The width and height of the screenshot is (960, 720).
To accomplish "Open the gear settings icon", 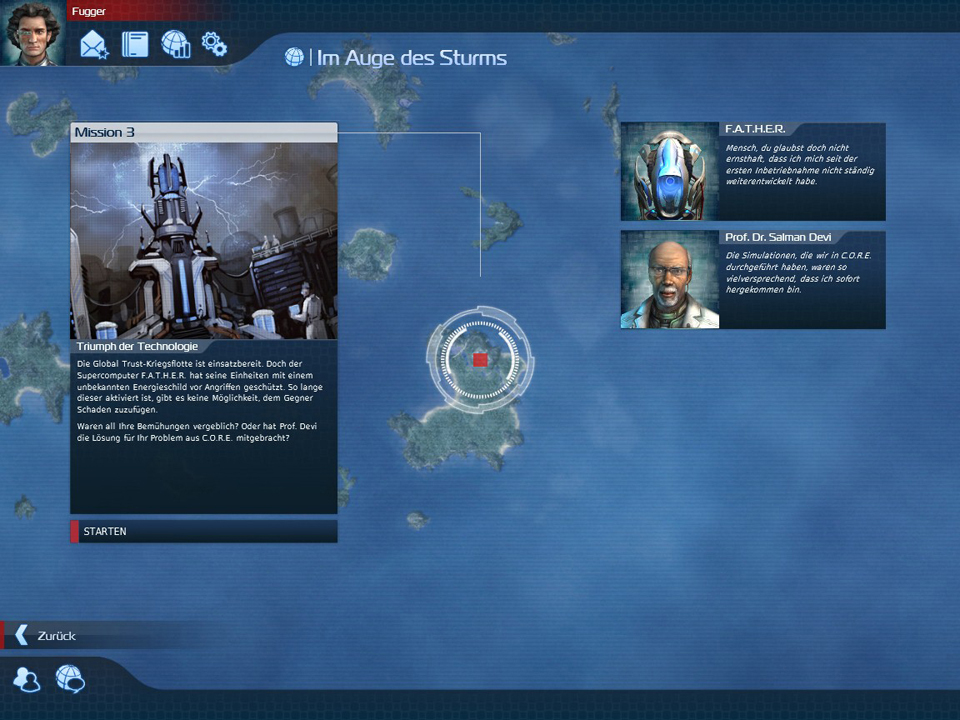I will click(214, 44).
